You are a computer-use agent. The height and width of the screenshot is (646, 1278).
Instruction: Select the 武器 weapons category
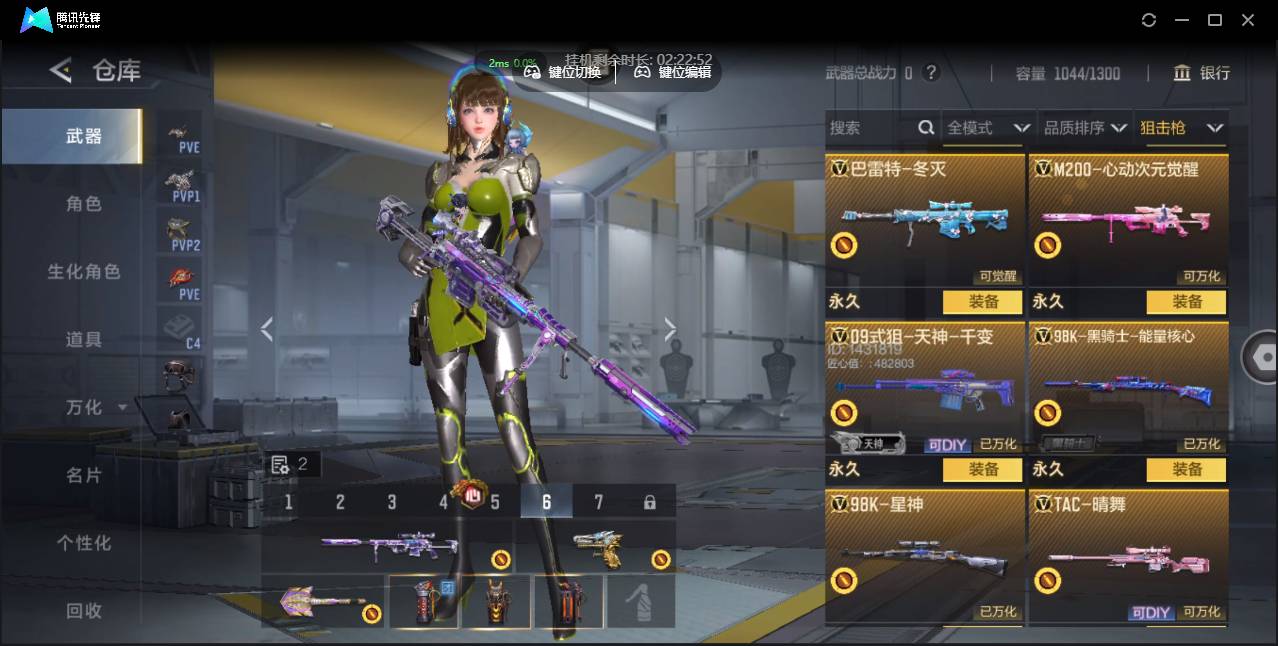[83, 136]
